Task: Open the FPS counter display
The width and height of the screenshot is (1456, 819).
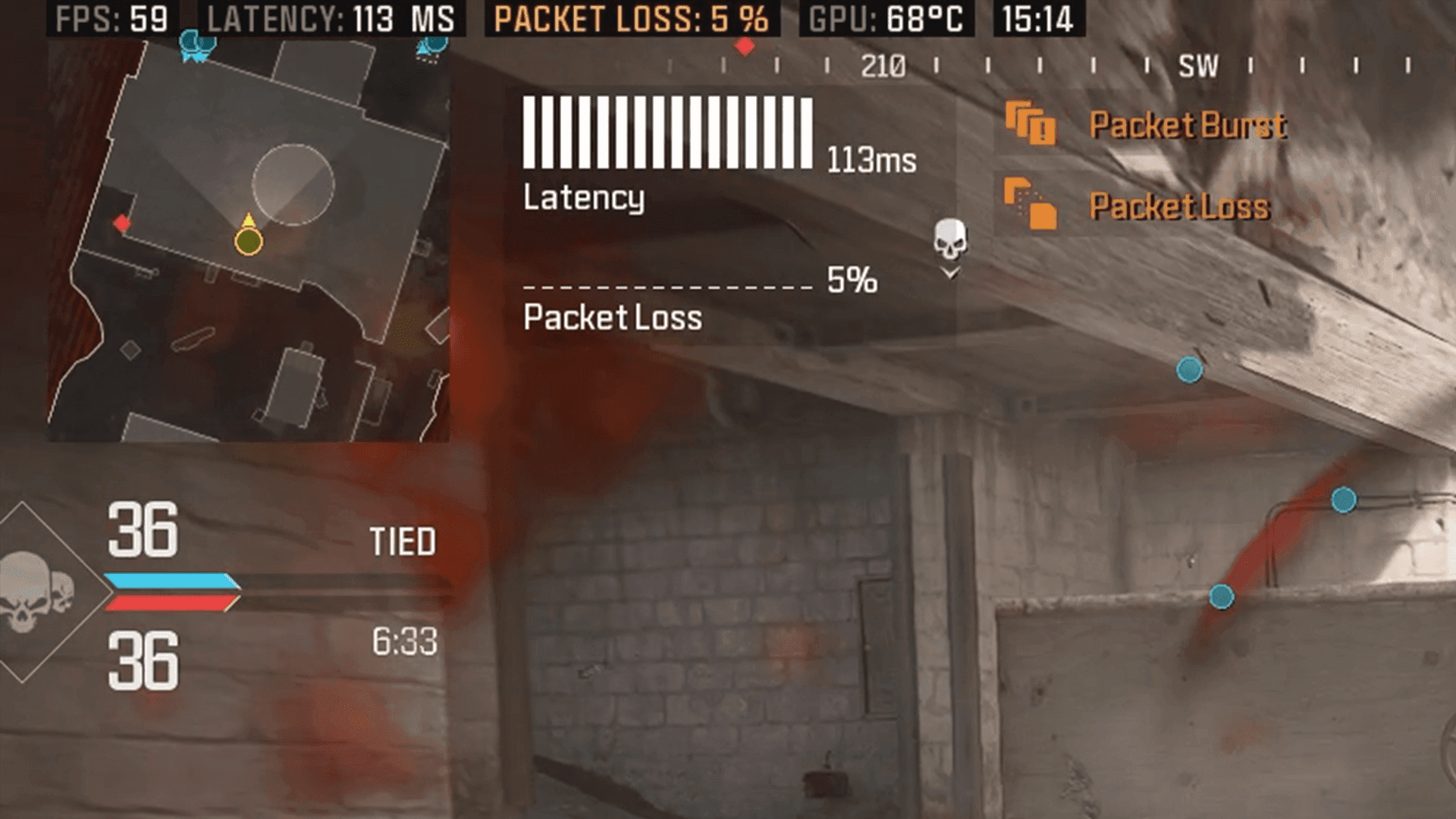Action: point(108,20)
